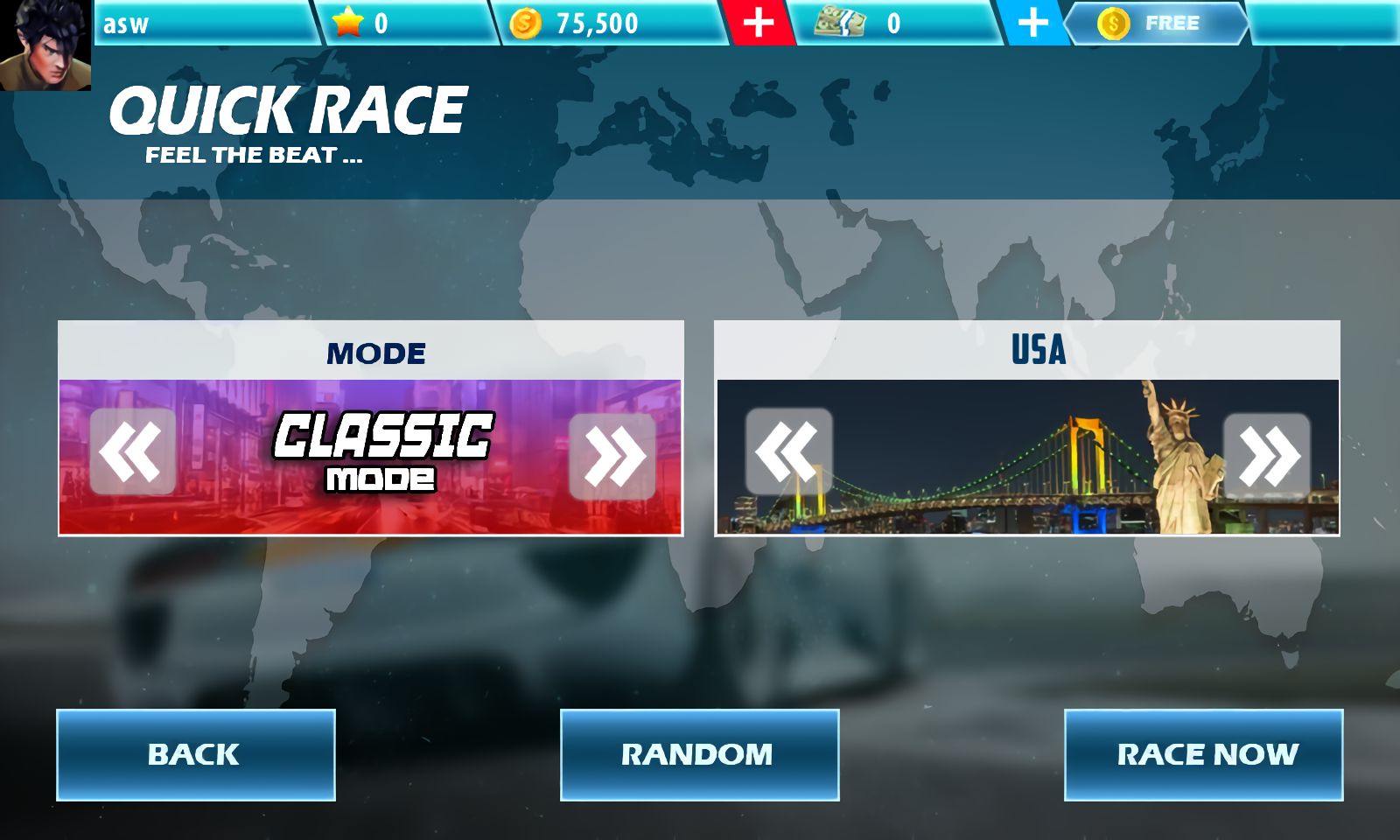
Task: Click the red plus to buy coins
Action: click(758, 24)
